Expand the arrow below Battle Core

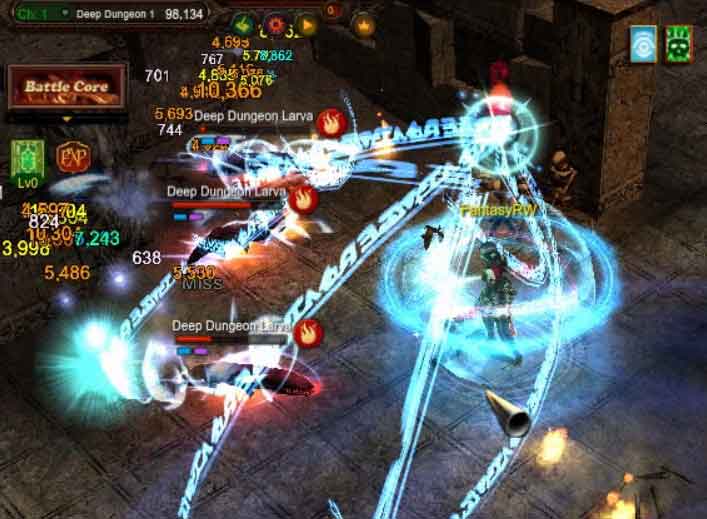[x=67, y=118]
